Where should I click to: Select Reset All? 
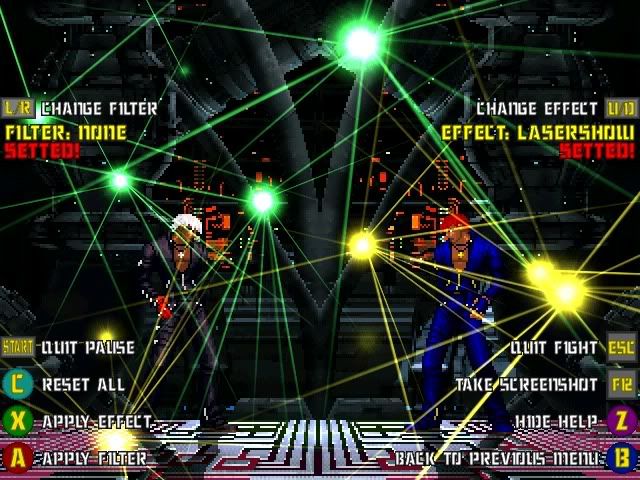pyautogui.click(x=83, y=384)
